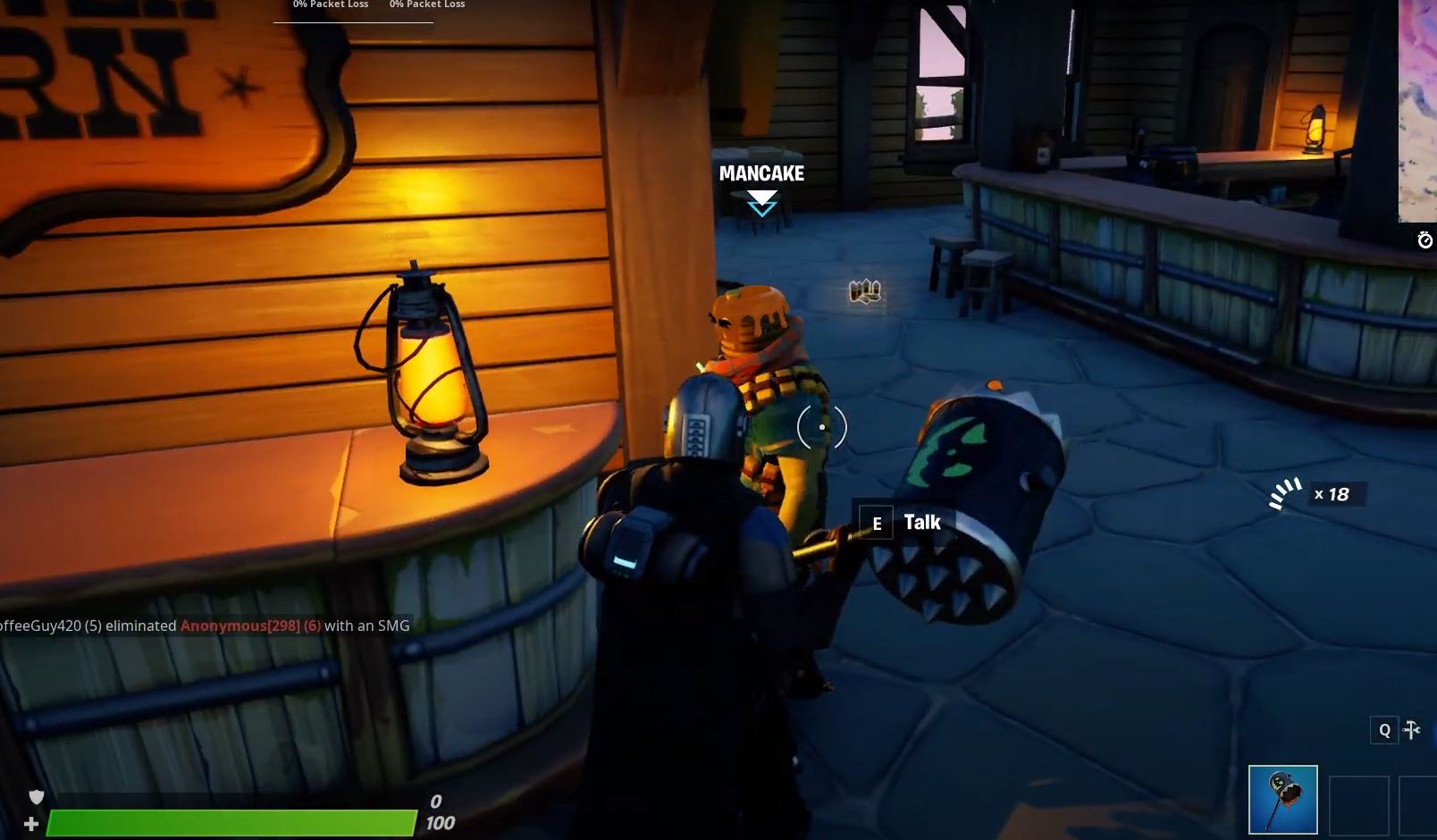The height and width of the screenshot is (840, 1437).
Task: Click the shield icon near the health bar
Action: [34, 798]
